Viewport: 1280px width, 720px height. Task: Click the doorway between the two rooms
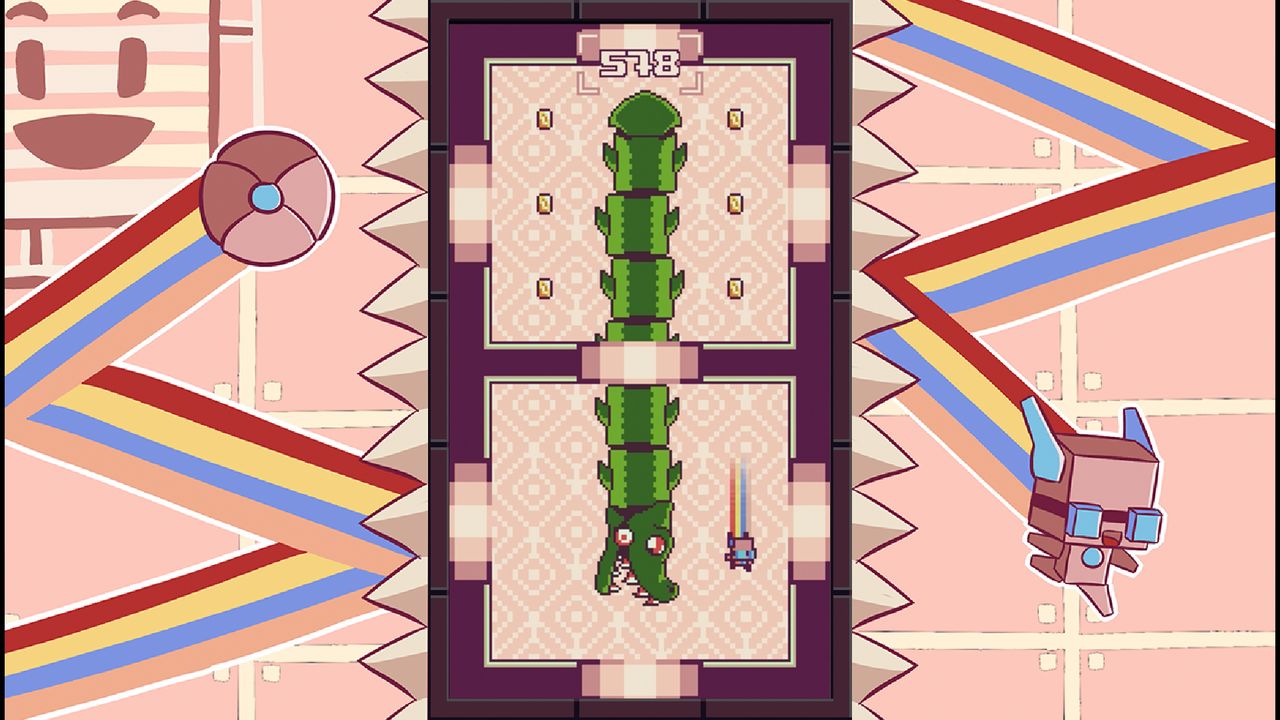click(641, 360)
